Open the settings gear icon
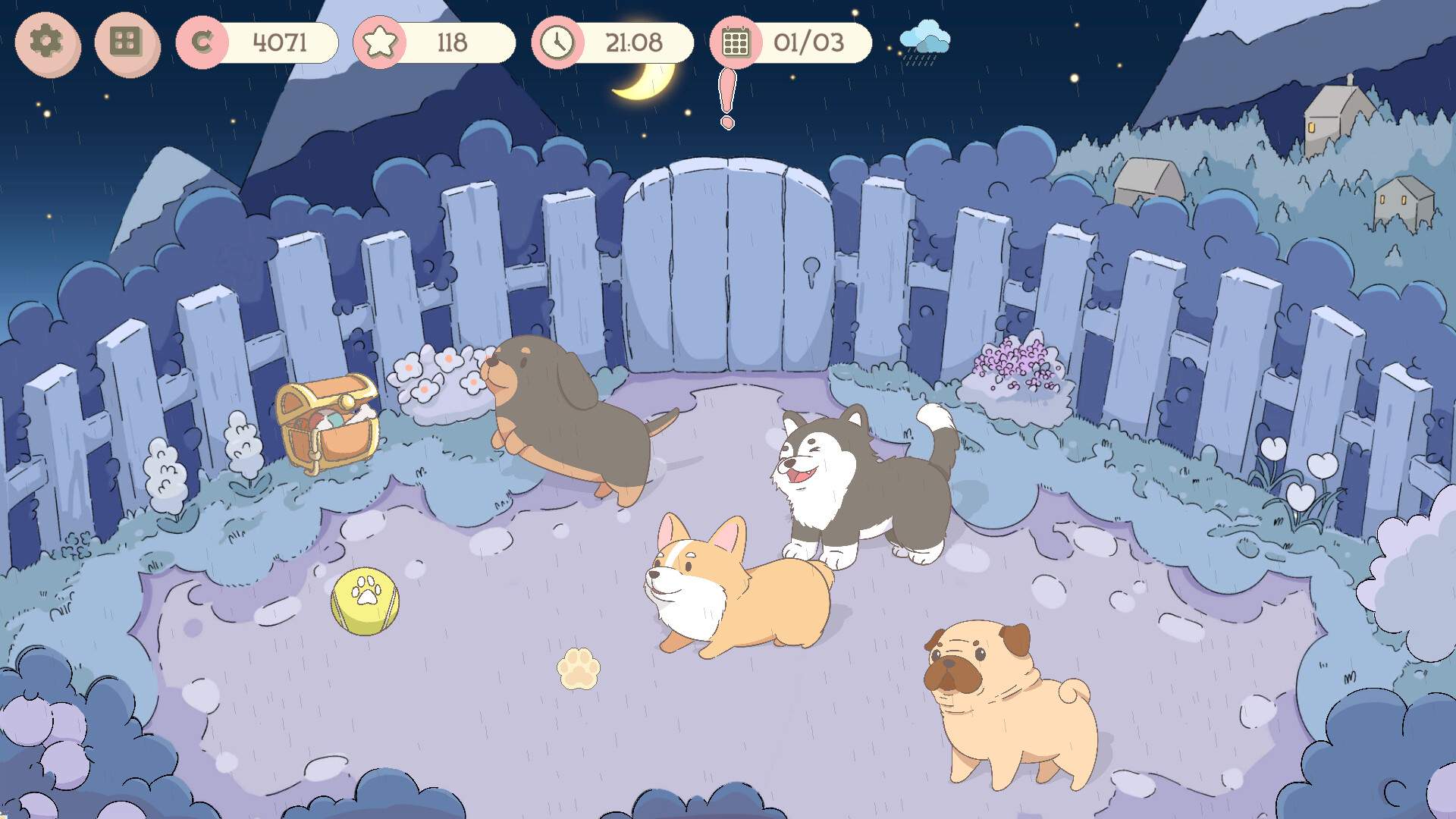 point(47,45)
